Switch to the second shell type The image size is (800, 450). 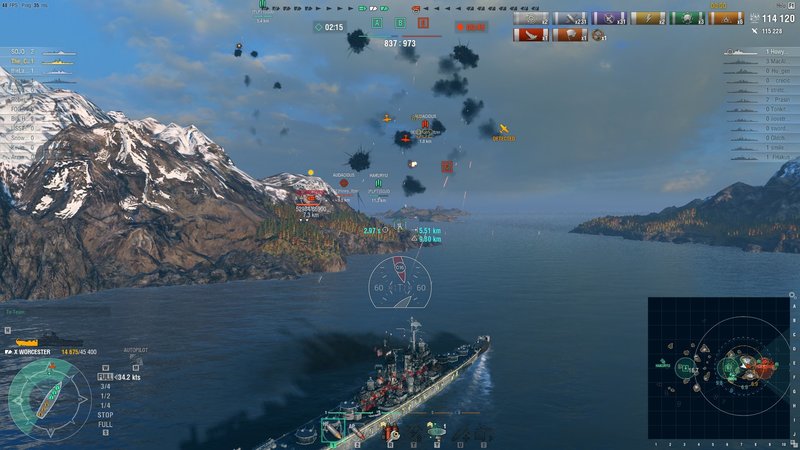[357, 431]
